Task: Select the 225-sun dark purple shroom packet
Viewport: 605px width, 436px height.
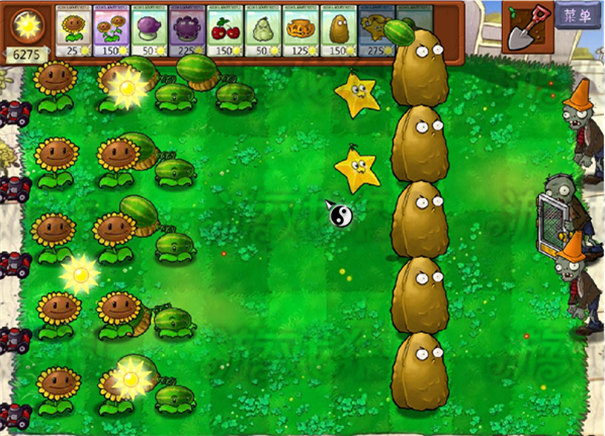Action: (x=186, y=30)
